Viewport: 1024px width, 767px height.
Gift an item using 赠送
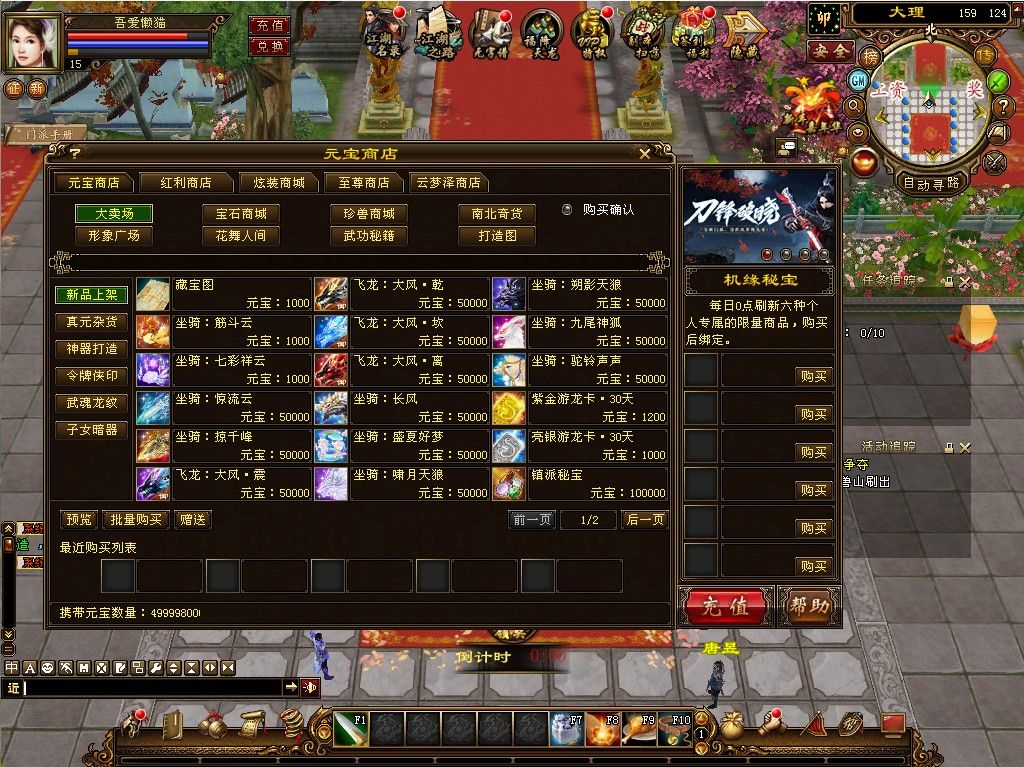(192, 520)
